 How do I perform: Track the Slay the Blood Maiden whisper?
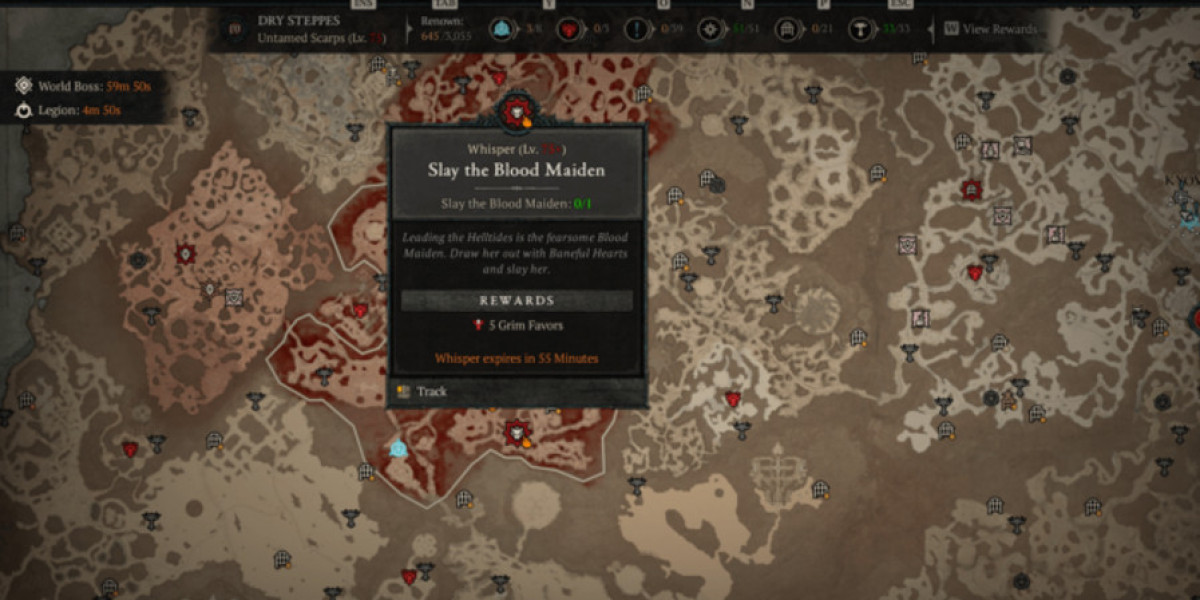coord(430,392)
